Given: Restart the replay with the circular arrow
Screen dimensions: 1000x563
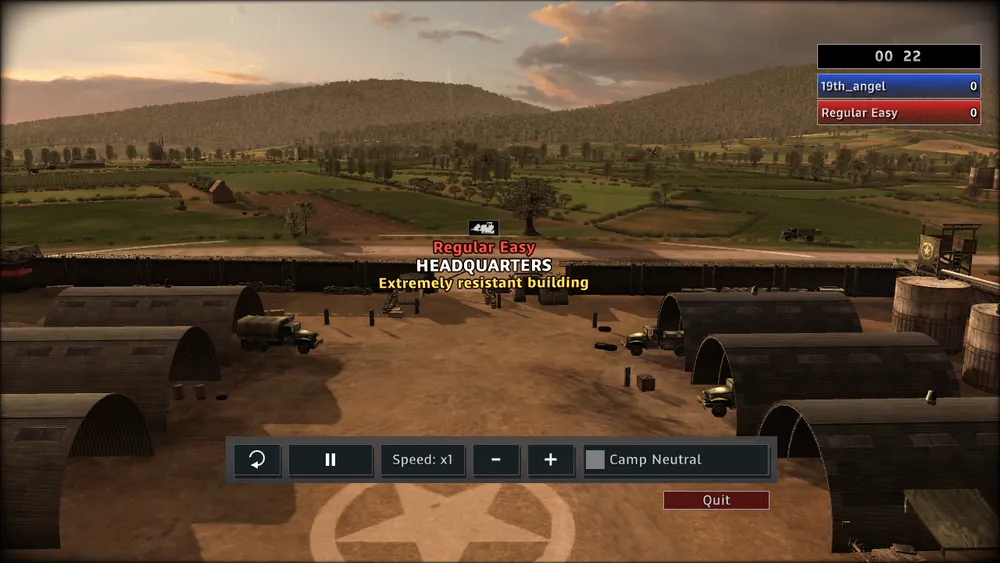Looking at the screenshot, I should pyautogui.click(x=257, y=460).
